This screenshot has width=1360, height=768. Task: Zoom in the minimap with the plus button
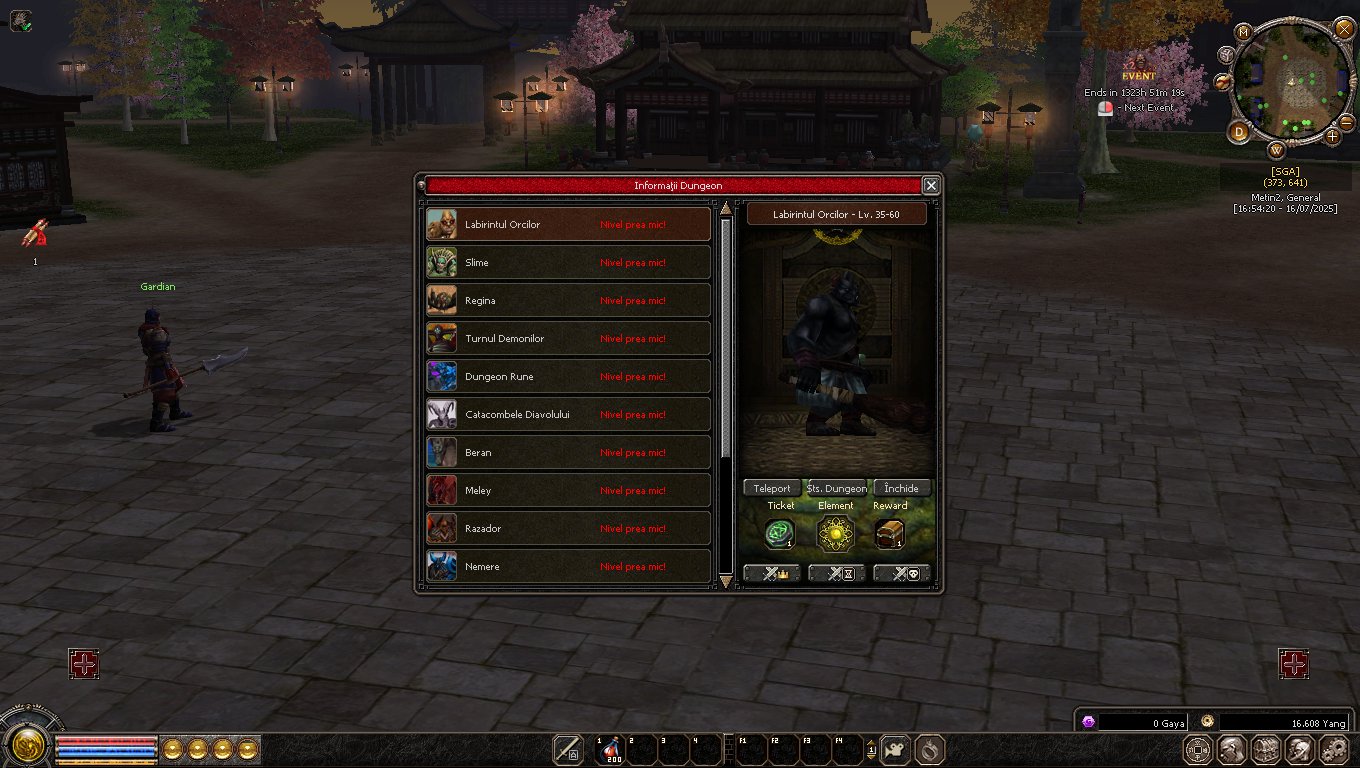pos(1332,136)
